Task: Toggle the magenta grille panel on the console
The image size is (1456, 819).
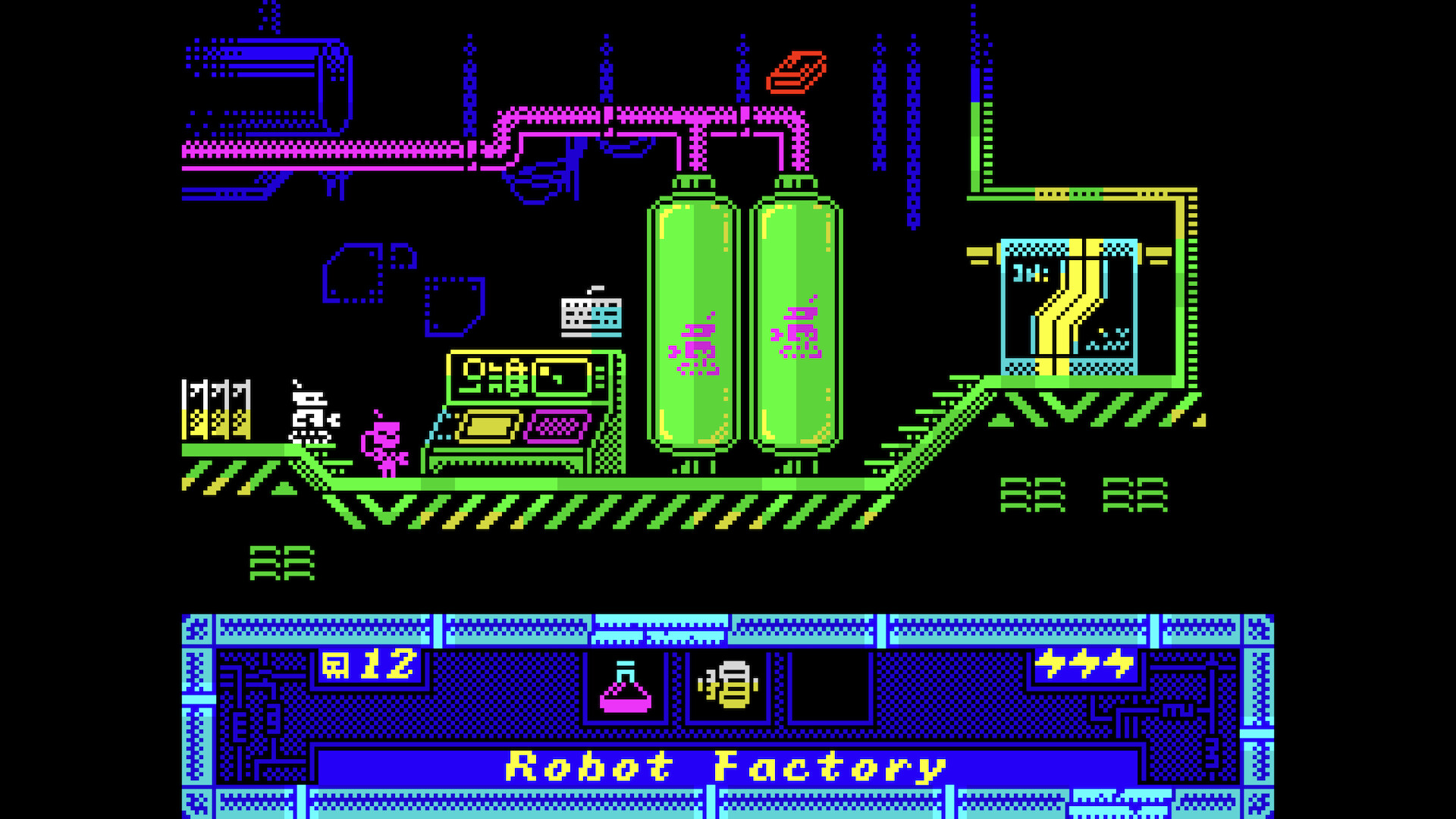Action: pos(557,428)
